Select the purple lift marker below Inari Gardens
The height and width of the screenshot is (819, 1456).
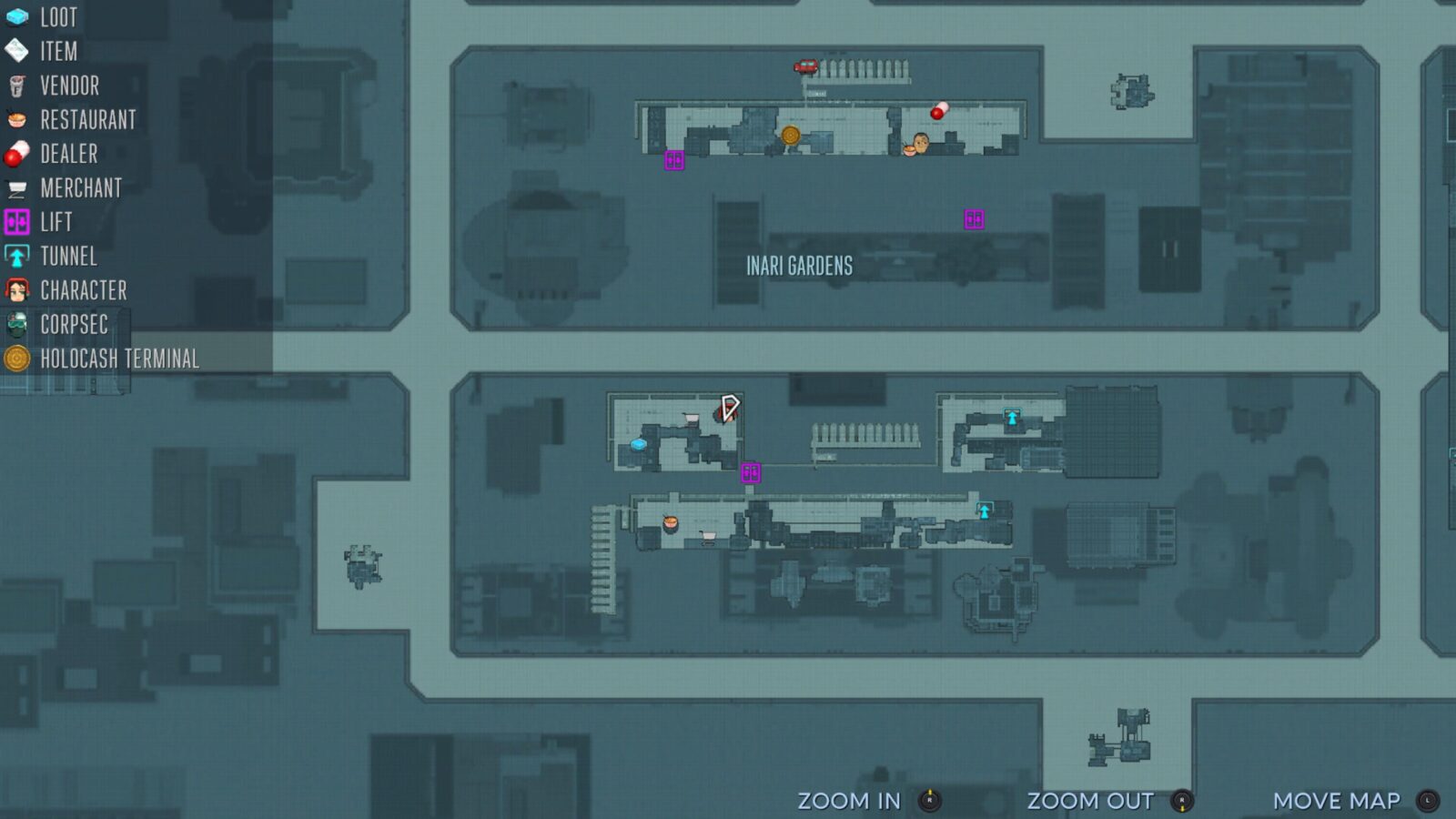pos(973,217)
